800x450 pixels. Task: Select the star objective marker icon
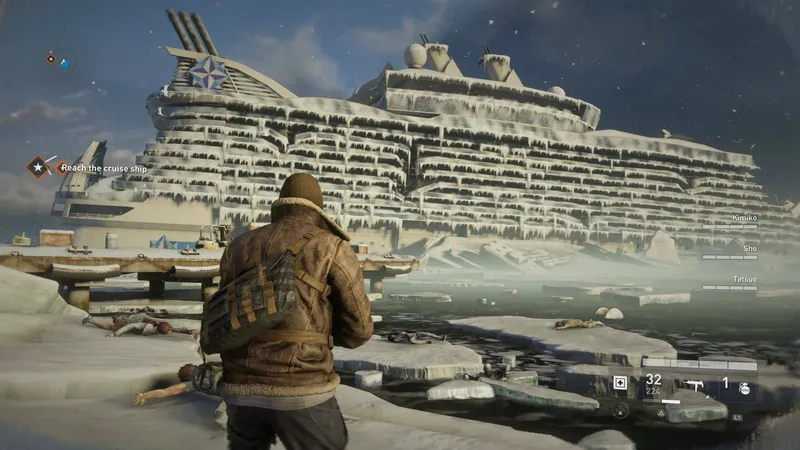pos(38,166)
